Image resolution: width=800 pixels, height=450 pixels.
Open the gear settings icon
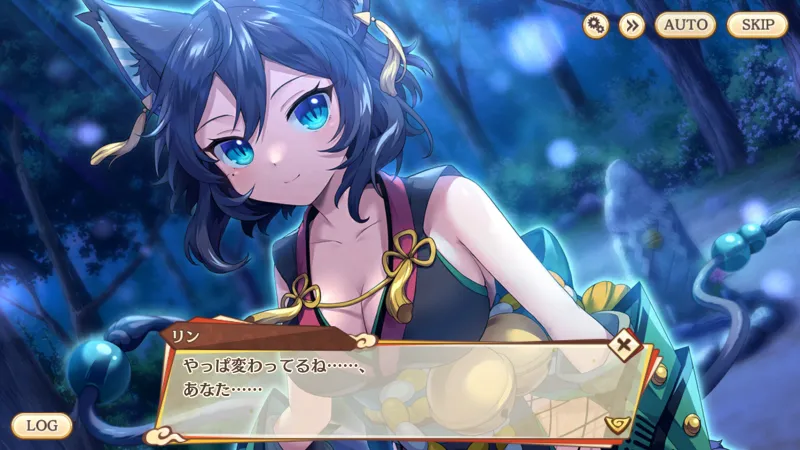pyautogui.click(x=596, y=25)
